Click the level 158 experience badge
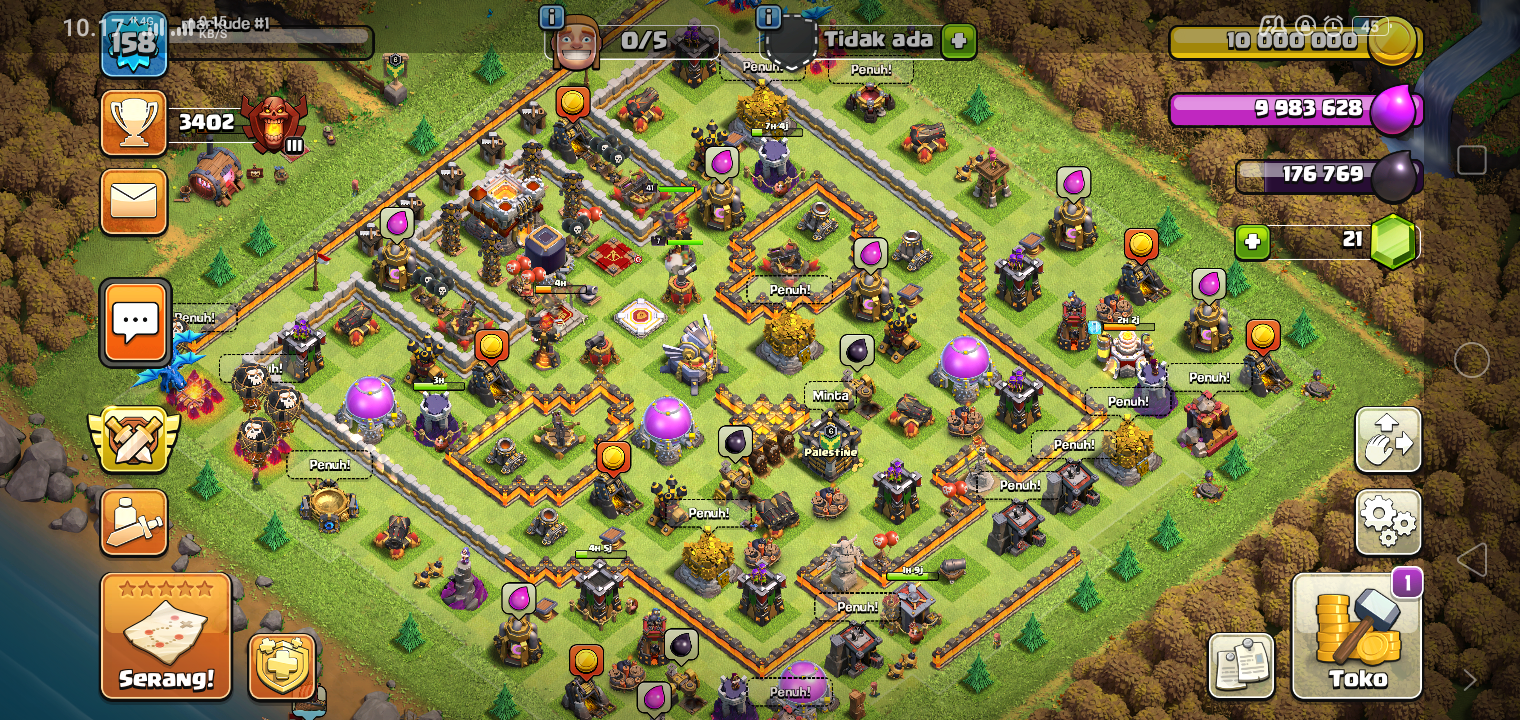The image size is (1520, 720). pyautogui.click(x=134, y=44)
